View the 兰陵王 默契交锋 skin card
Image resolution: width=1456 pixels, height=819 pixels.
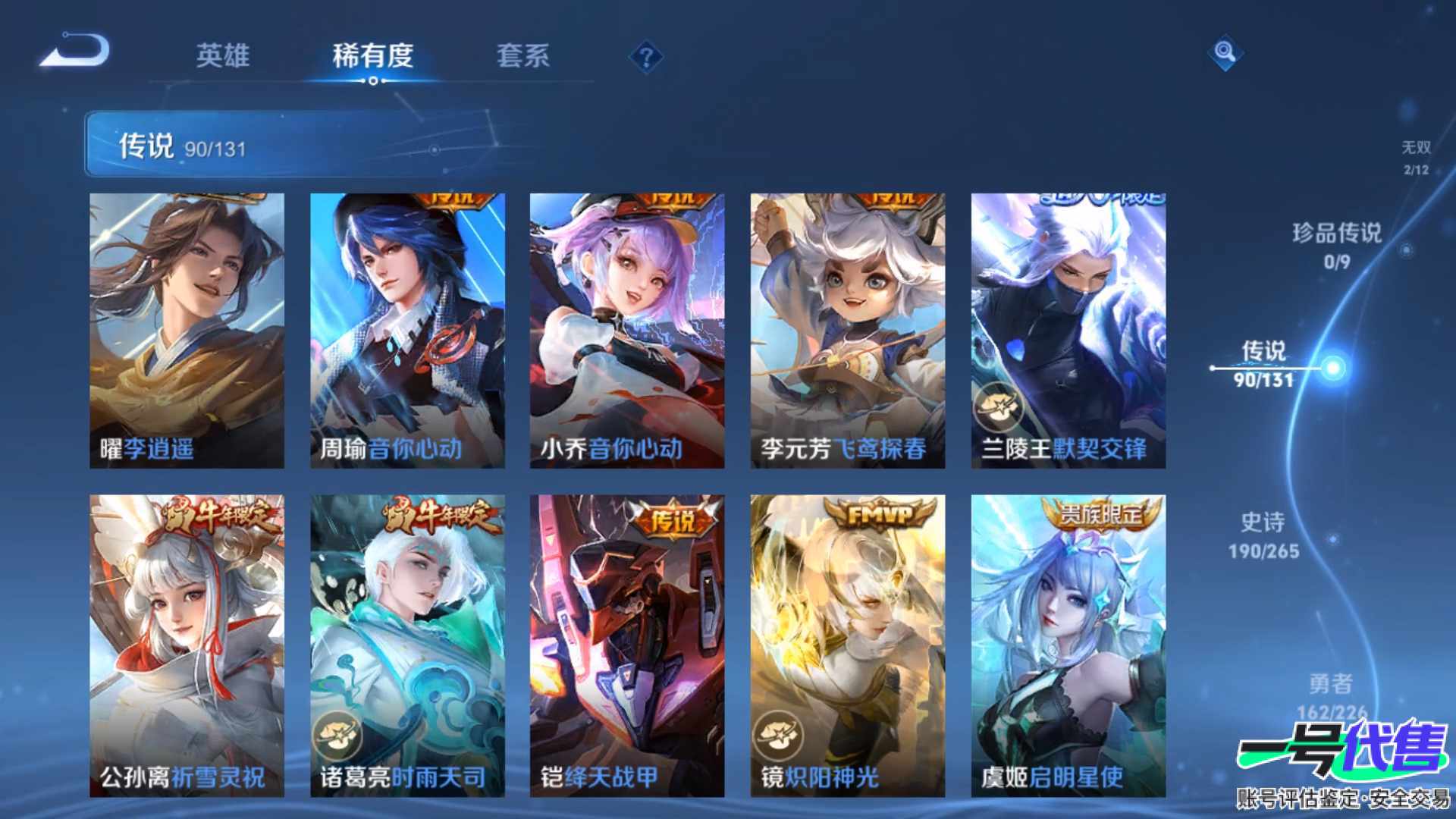[x=1068, y=330]
